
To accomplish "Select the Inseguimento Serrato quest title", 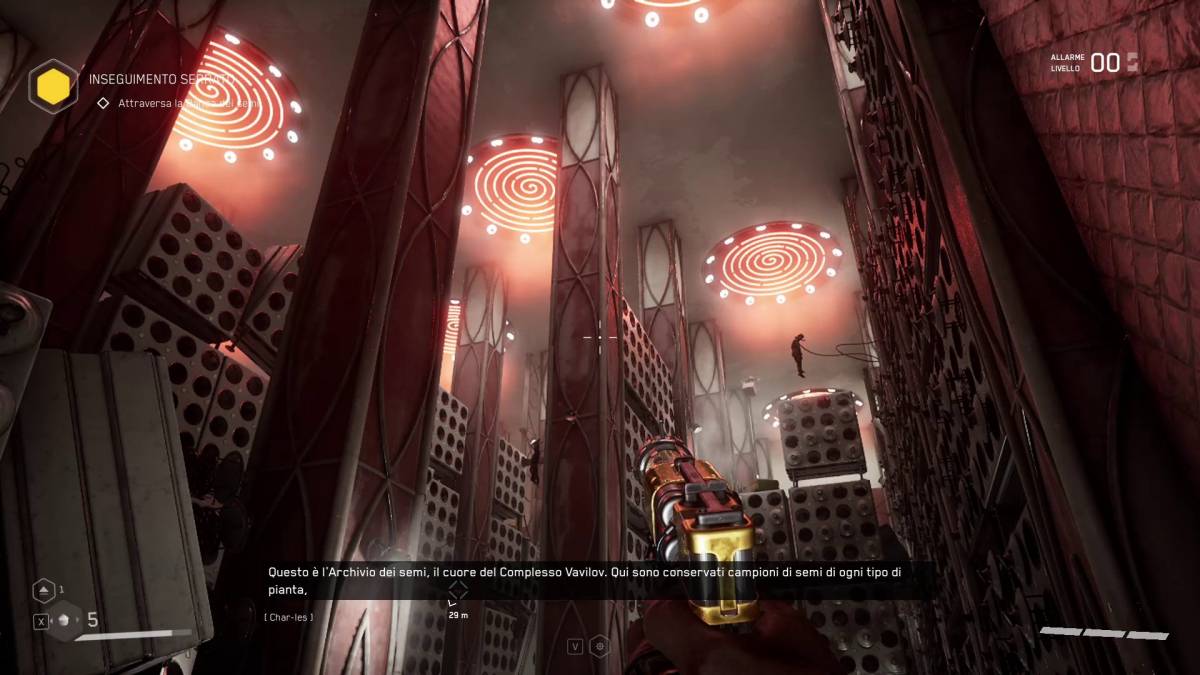I will coord(161,78).
